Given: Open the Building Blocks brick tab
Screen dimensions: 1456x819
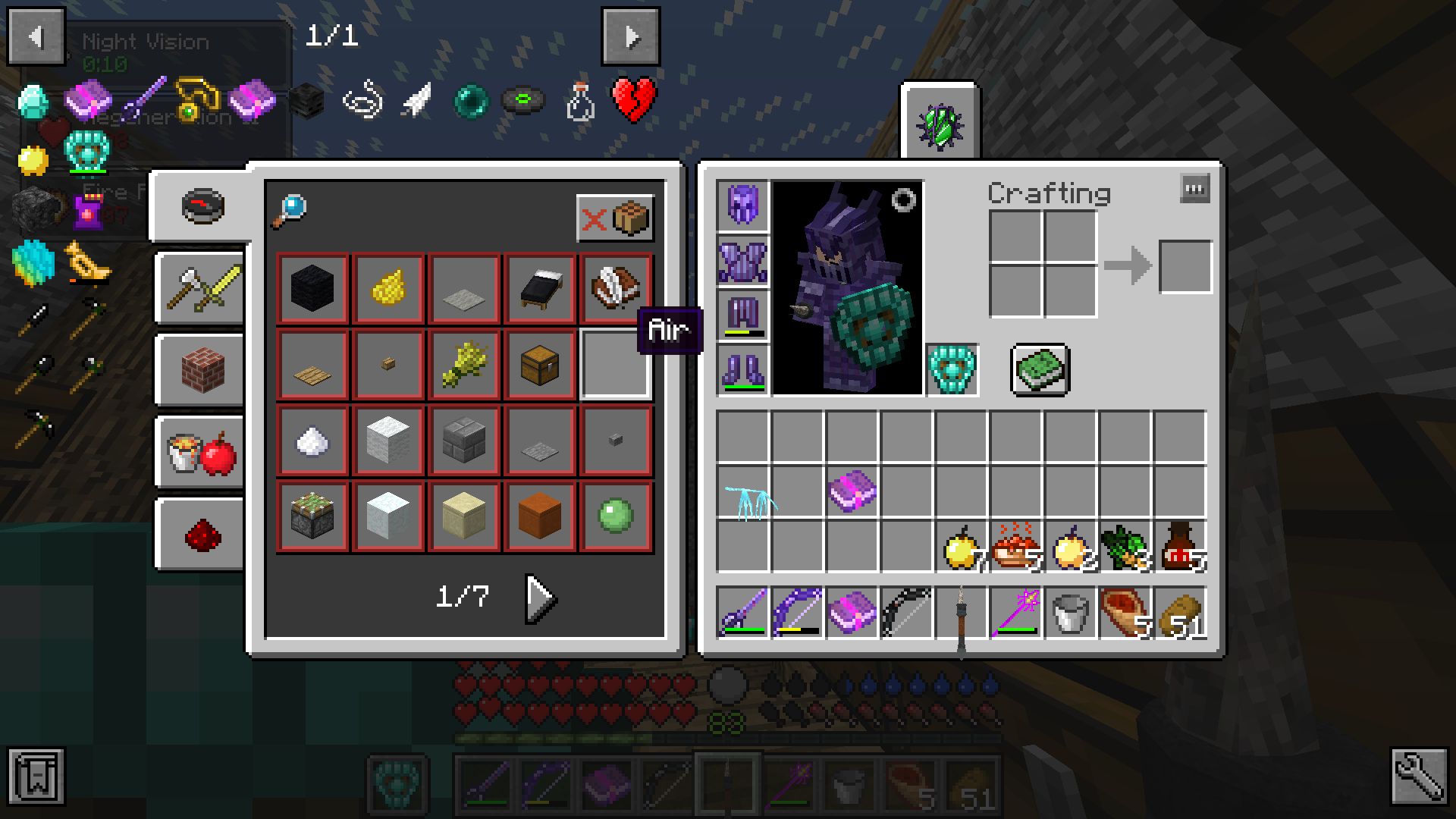Looking at the screenshot, I should (x=199, y=369).
